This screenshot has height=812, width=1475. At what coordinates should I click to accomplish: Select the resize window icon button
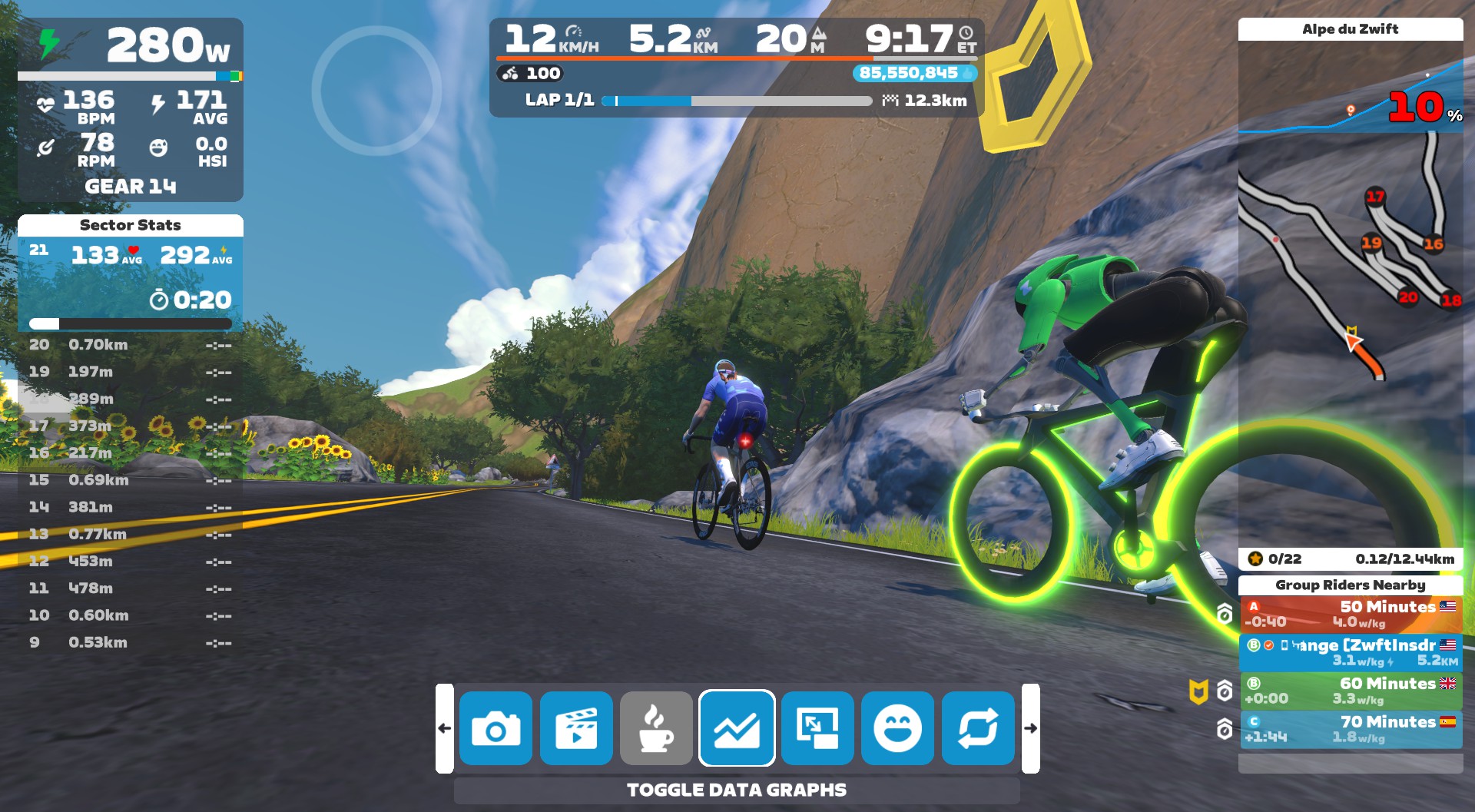tap(817, 728)
